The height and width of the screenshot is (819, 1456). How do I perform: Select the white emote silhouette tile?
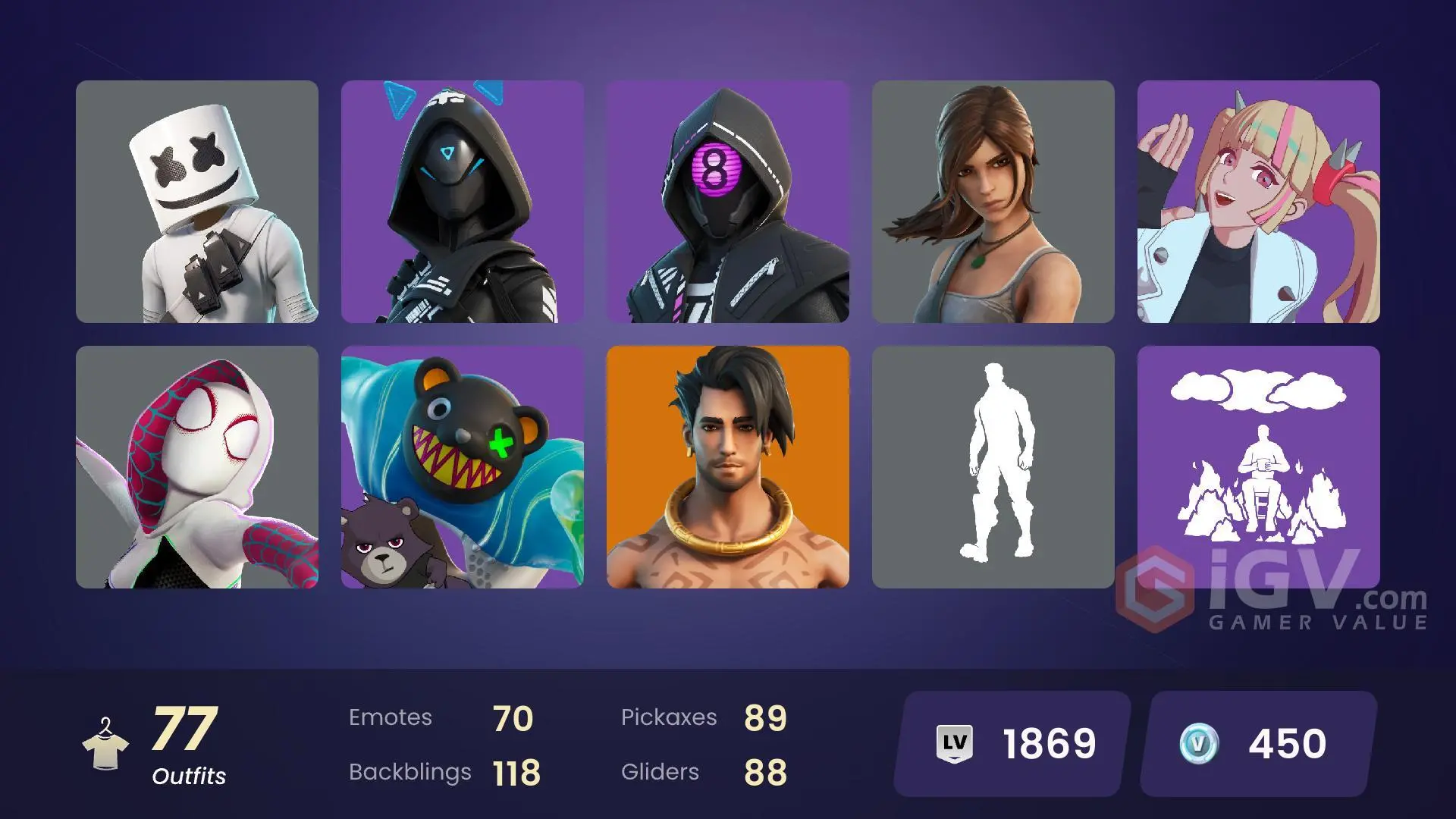(993, 470)
